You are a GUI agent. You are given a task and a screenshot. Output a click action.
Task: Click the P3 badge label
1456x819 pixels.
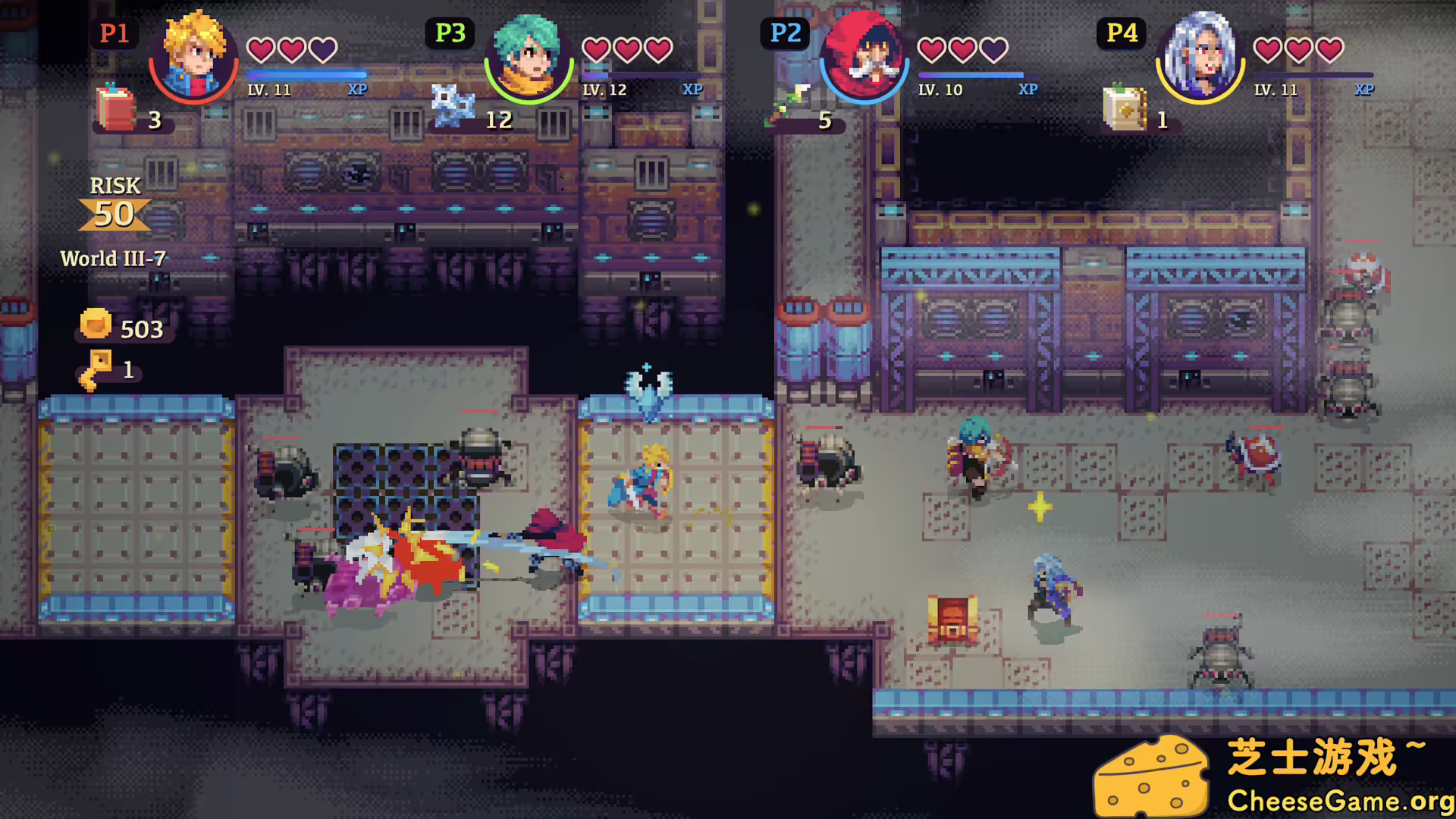pos(449,33)
